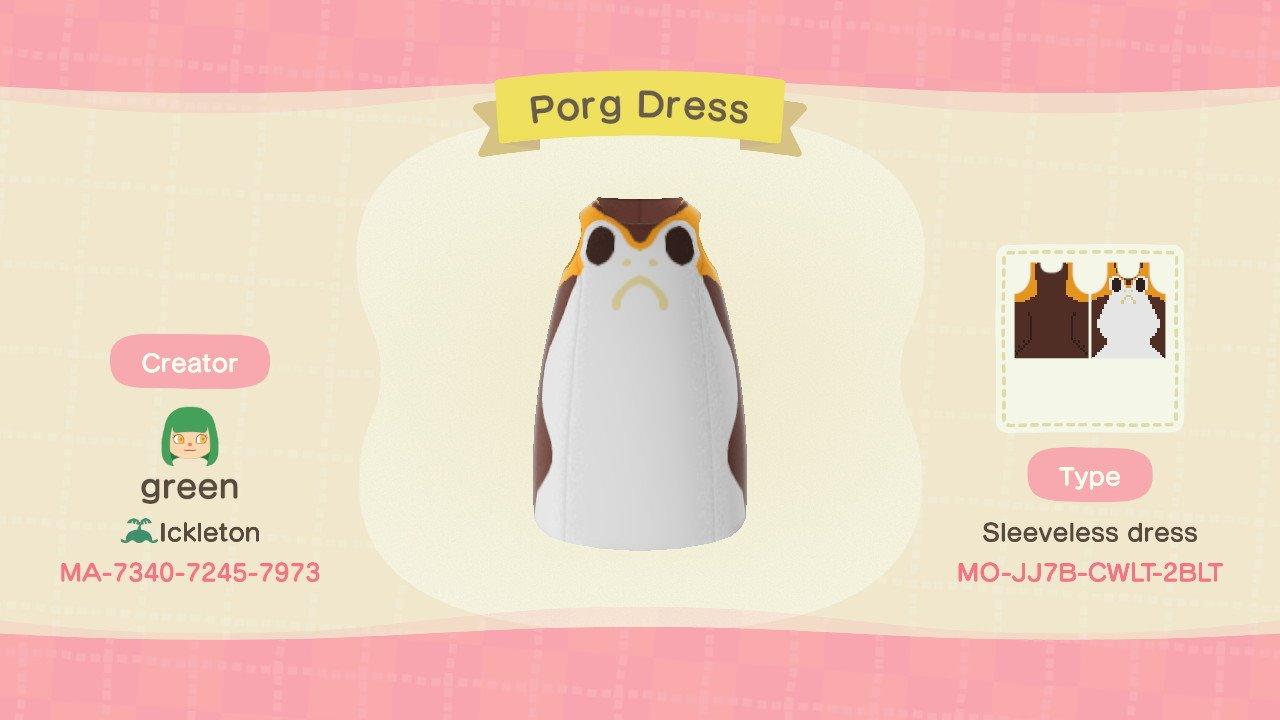Viewport: 1280px width, 720px height.
Task: Expand the Sleeveless dress type details
Action: click(1090, 533)
